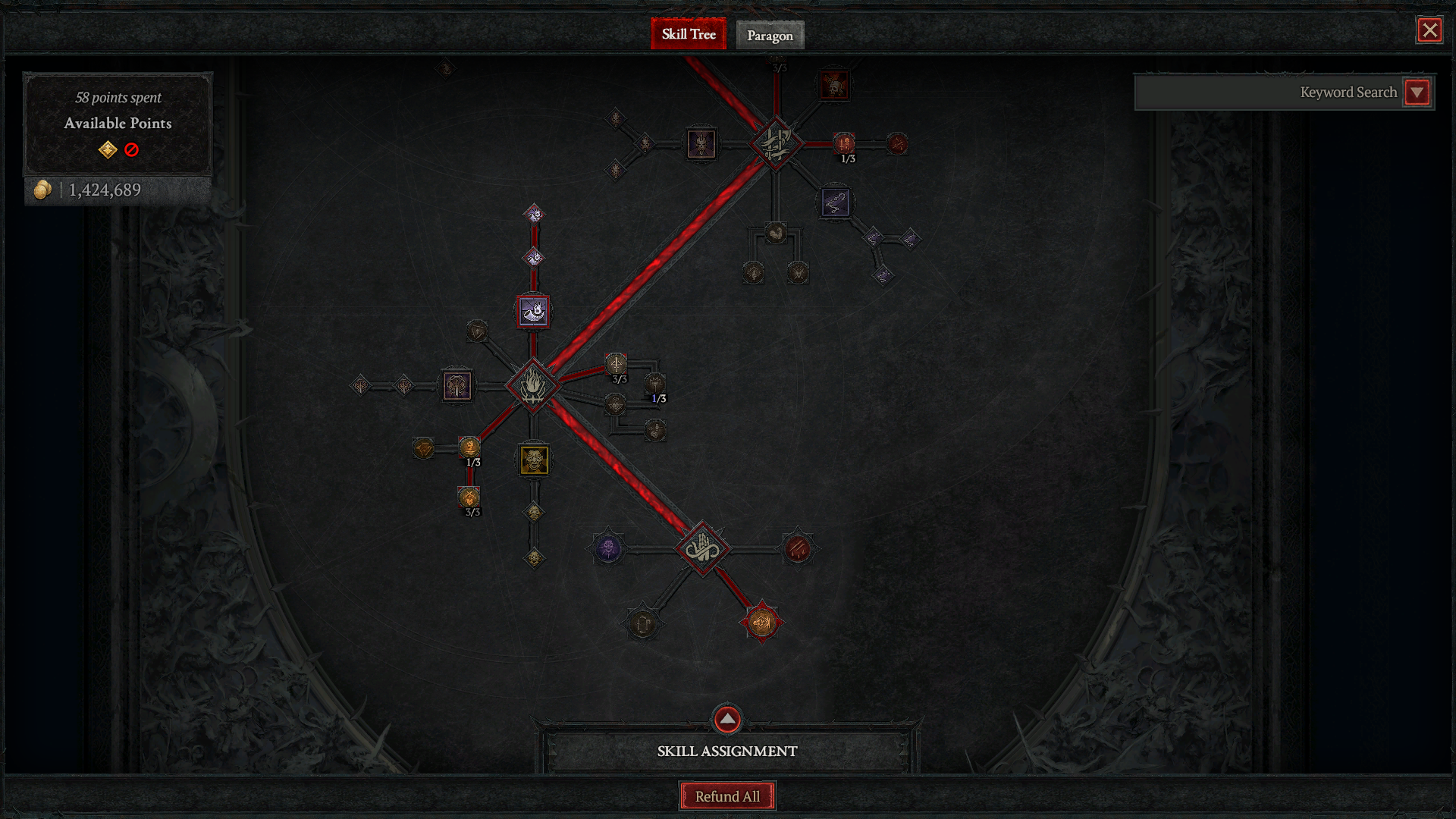Click the purple crowned skull square node

[701, 145]
